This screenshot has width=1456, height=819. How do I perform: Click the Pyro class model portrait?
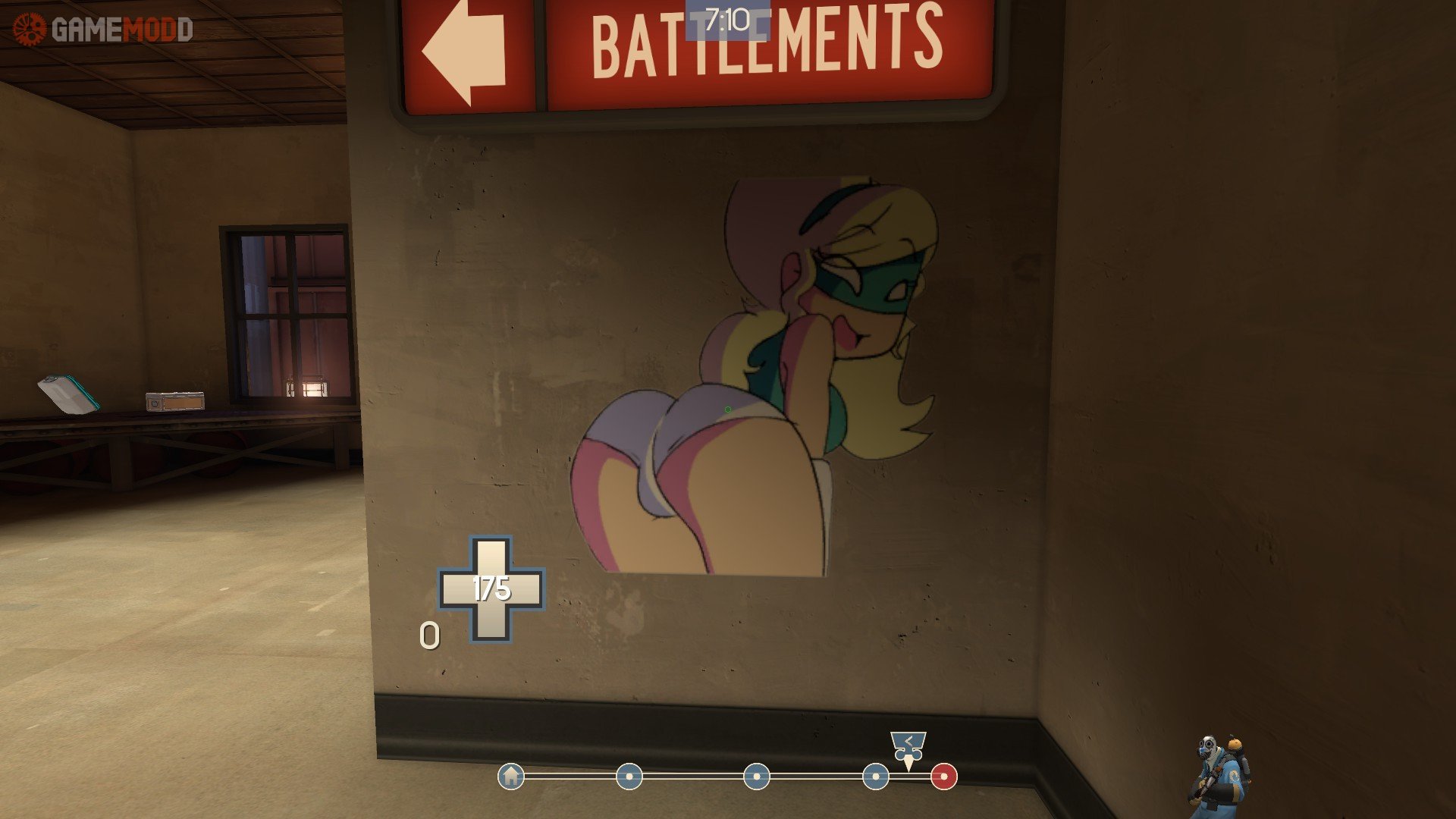tap(1218, 777)
